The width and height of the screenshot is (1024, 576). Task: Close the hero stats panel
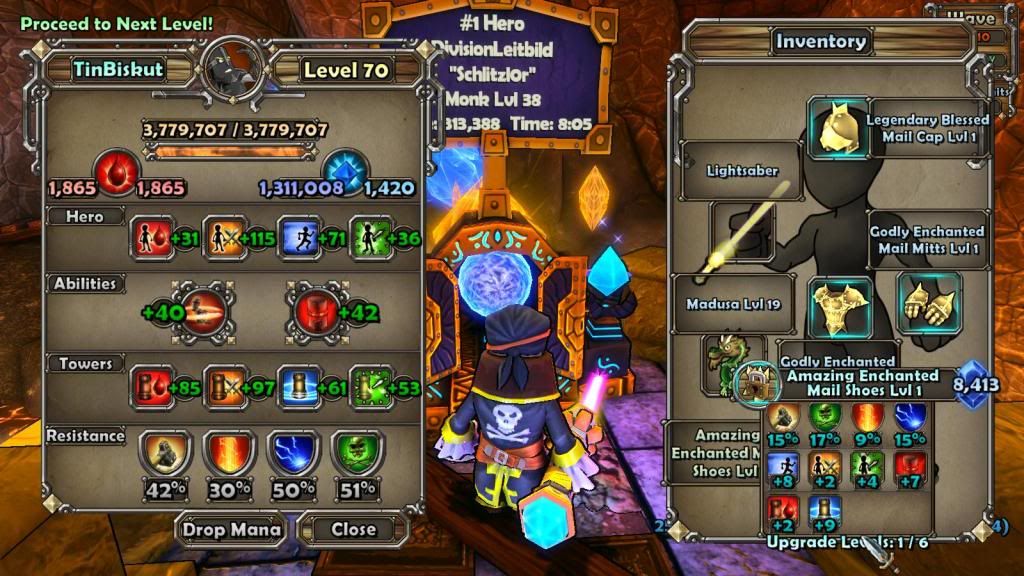pyautogui.click(x=353, y=528)
